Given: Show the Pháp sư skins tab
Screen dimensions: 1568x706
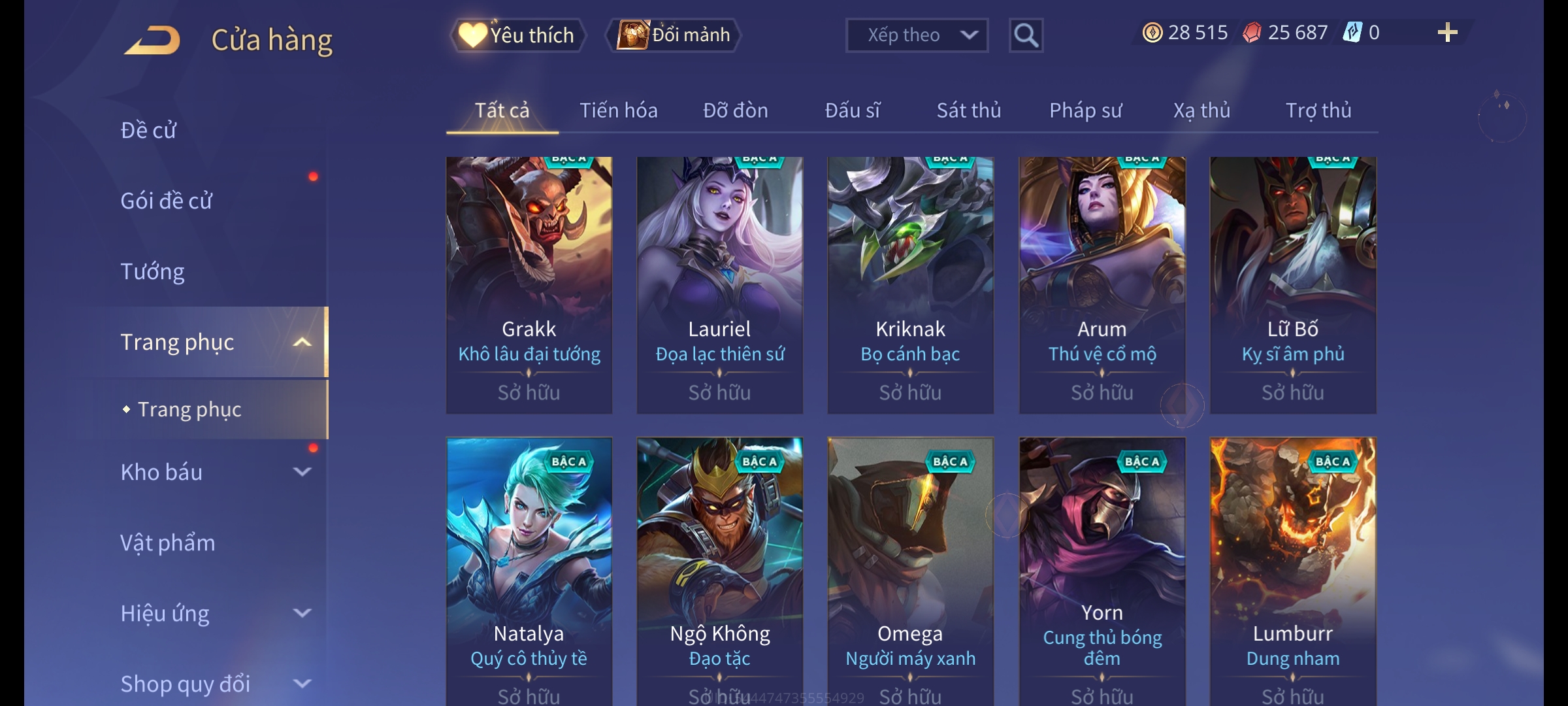Looking at the screenshot, I should [1085, 110].
